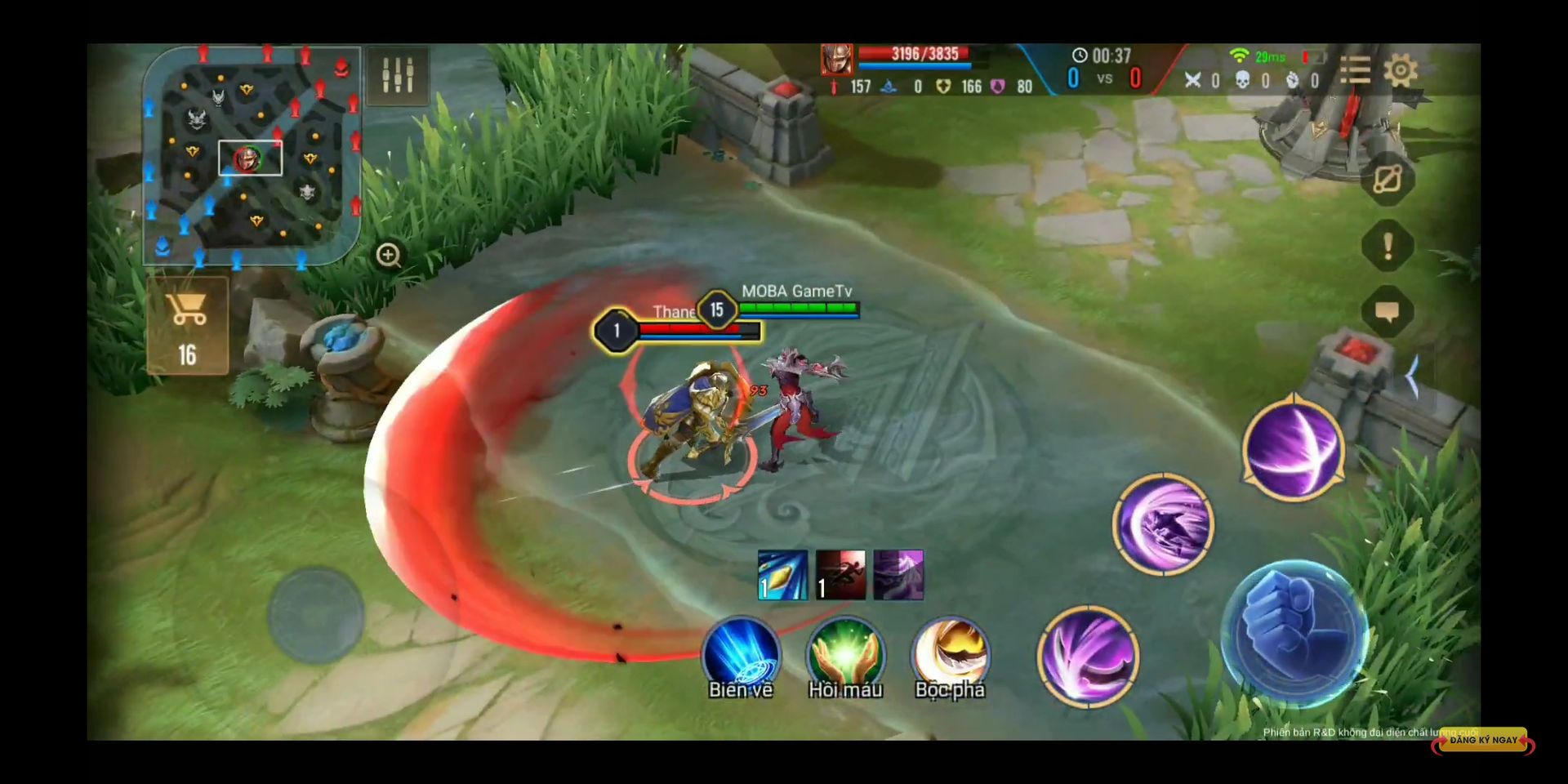The image size is (1568, 784).
Task: Tap the virtual movement joystick
Action: coord(316,614)
